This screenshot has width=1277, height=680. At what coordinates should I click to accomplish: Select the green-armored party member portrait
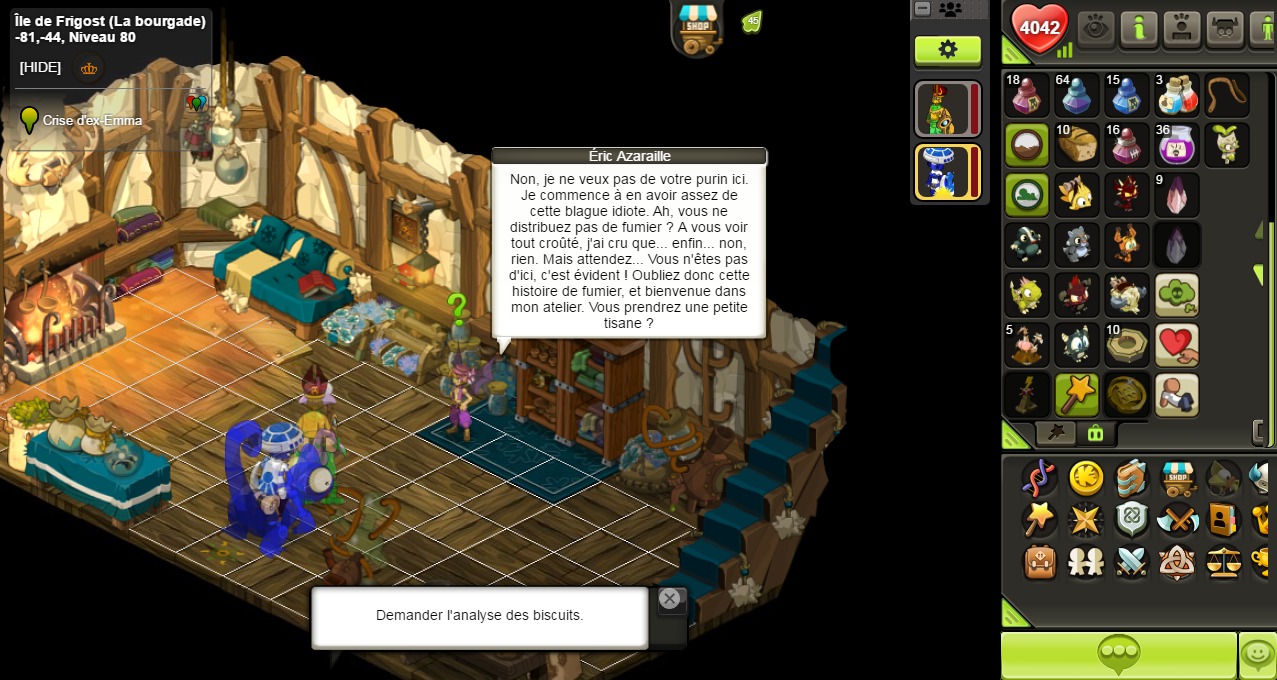point(942,108)
